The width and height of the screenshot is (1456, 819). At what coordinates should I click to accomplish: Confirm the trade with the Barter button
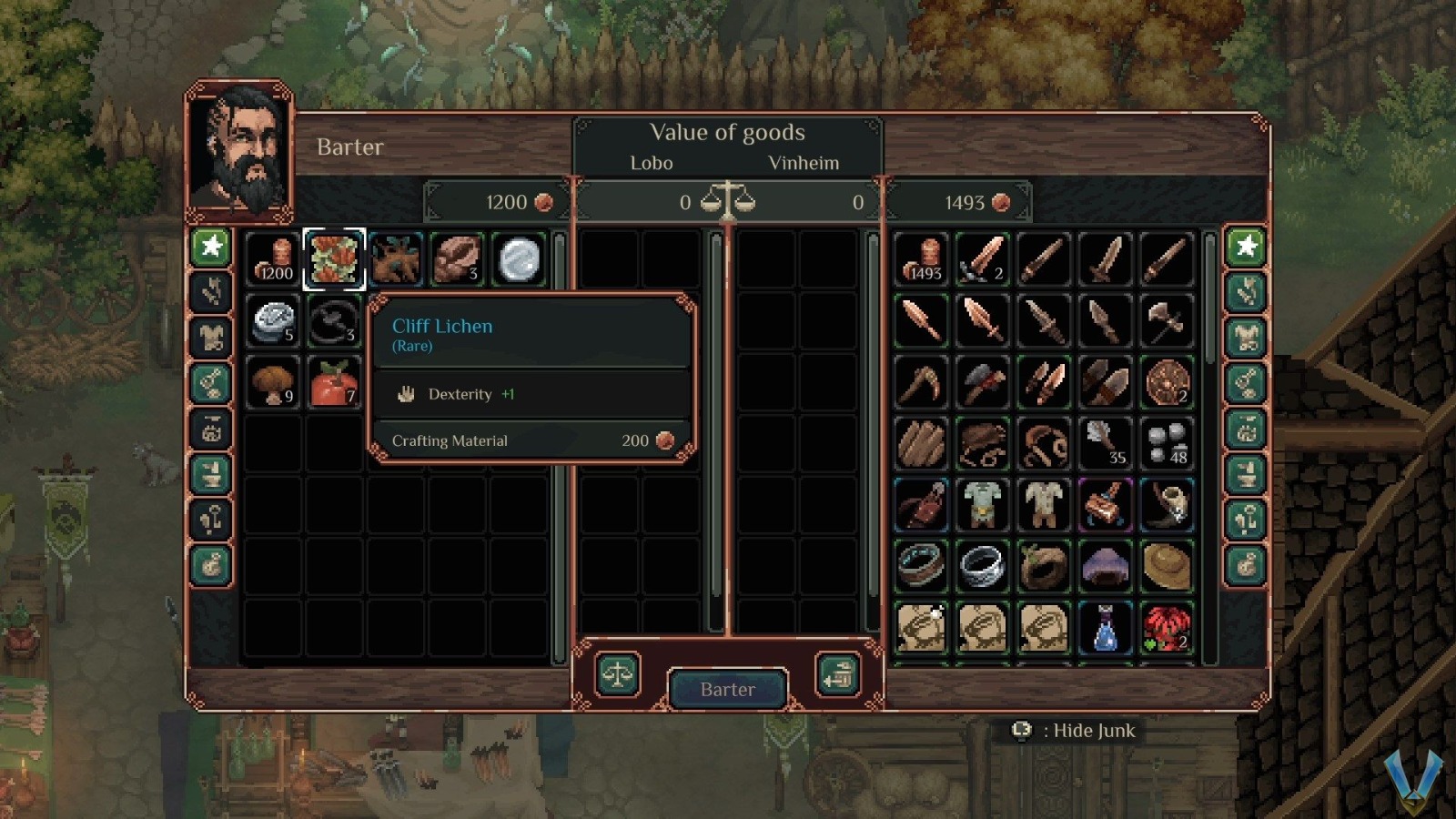coord(727,689)
